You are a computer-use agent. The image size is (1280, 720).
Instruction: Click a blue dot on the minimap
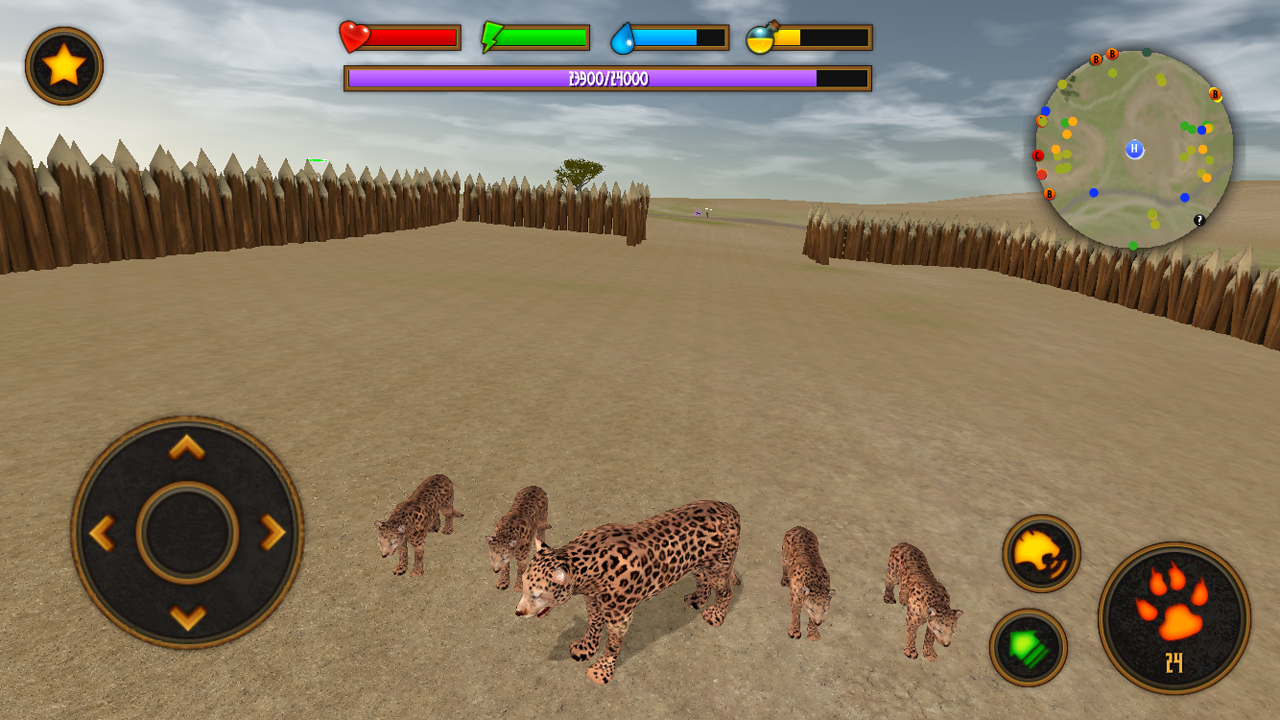pos(1092,192)
